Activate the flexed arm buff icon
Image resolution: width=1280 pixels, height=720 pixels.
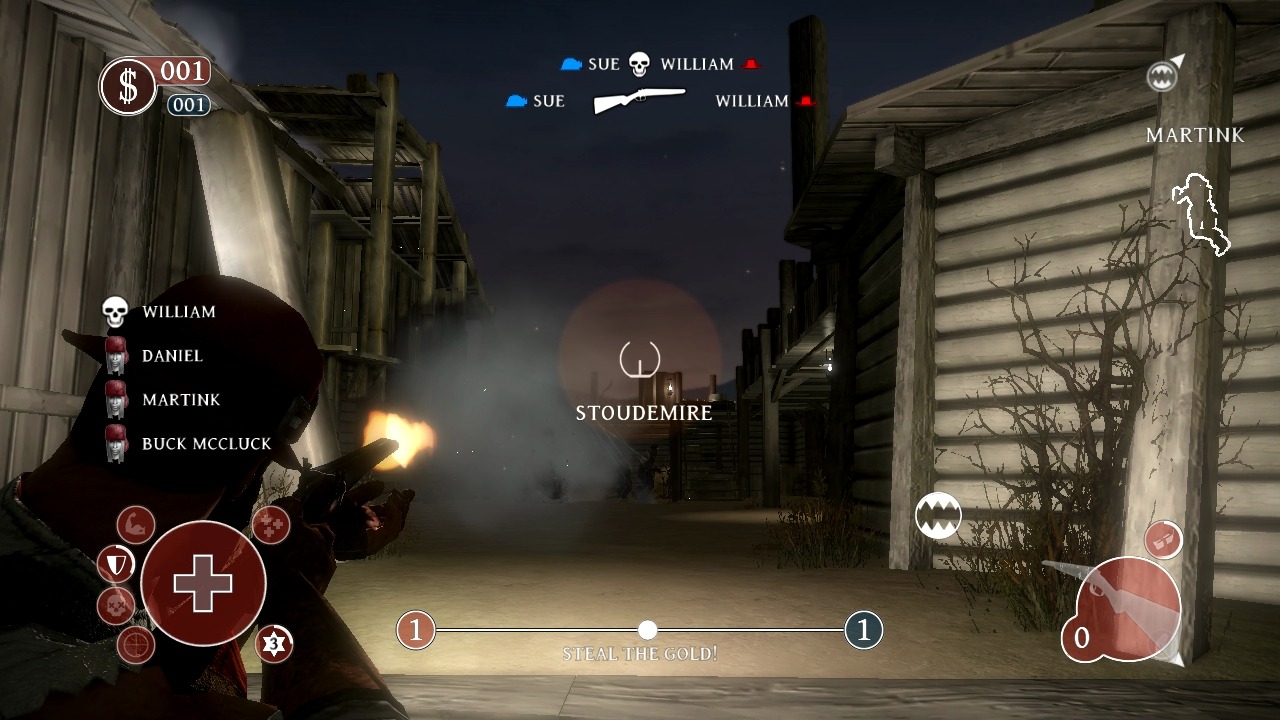(135, 524)
